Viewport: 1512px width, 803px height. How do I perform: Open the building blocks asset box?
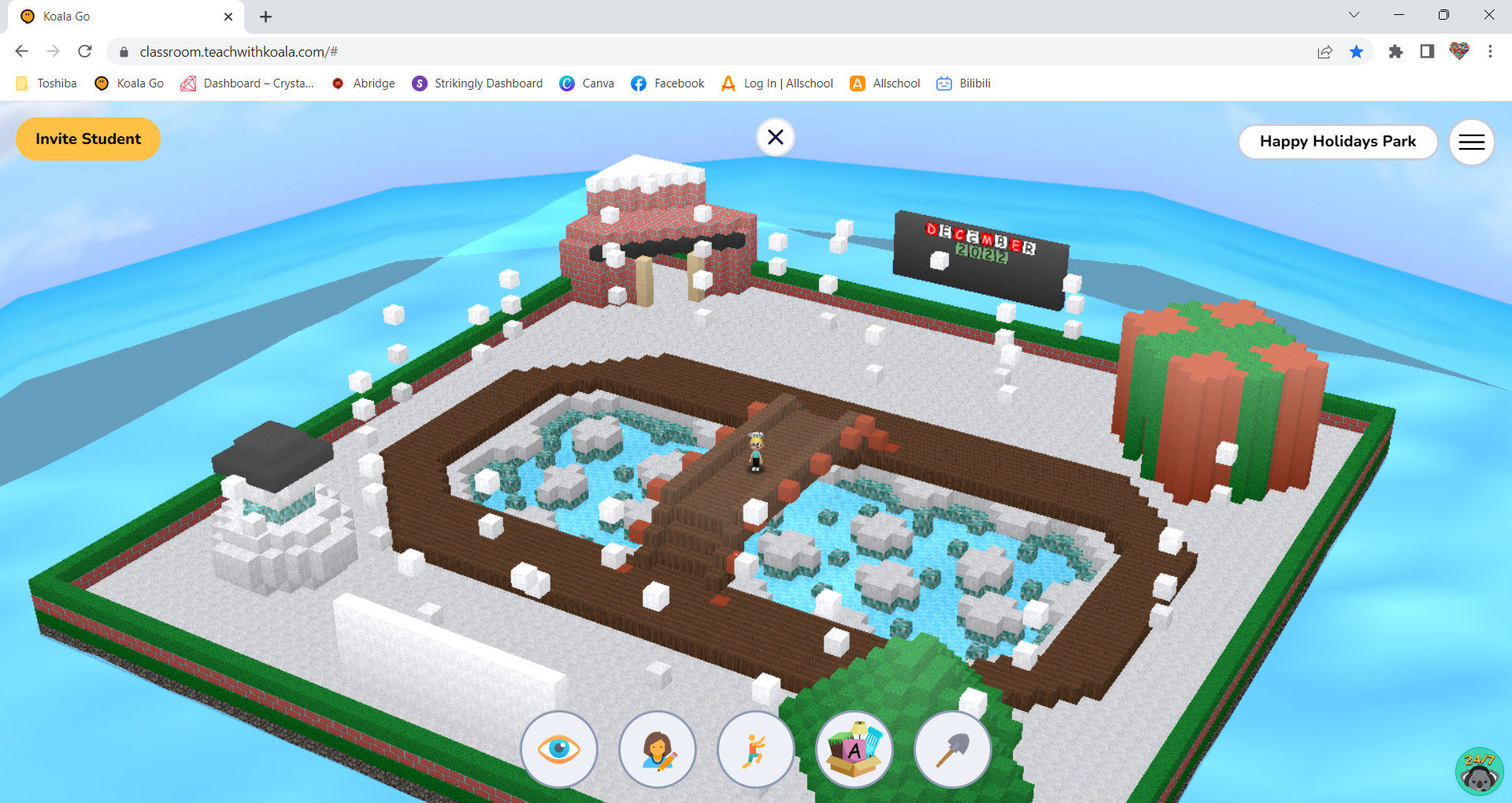[854, 749]
